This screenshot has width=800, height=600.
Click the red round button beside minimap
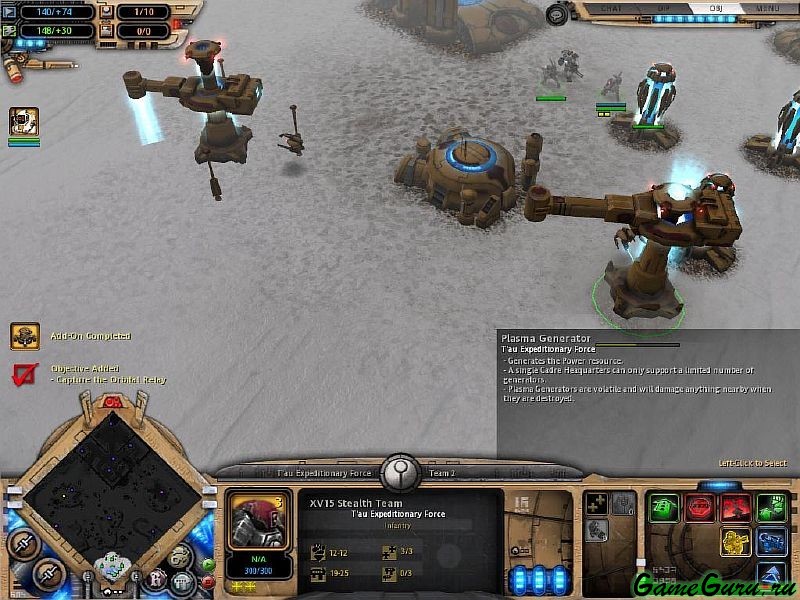[x=207, y=581]
